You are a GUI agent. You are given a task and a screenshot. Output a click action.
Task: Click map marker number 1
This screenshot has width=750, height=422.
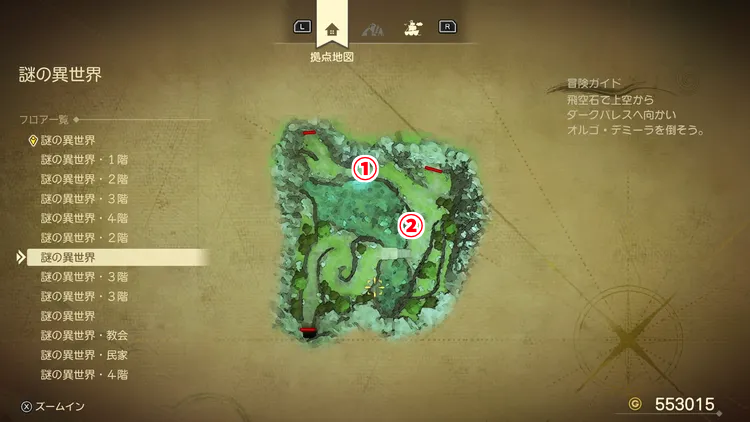click(x=366, y=169)
